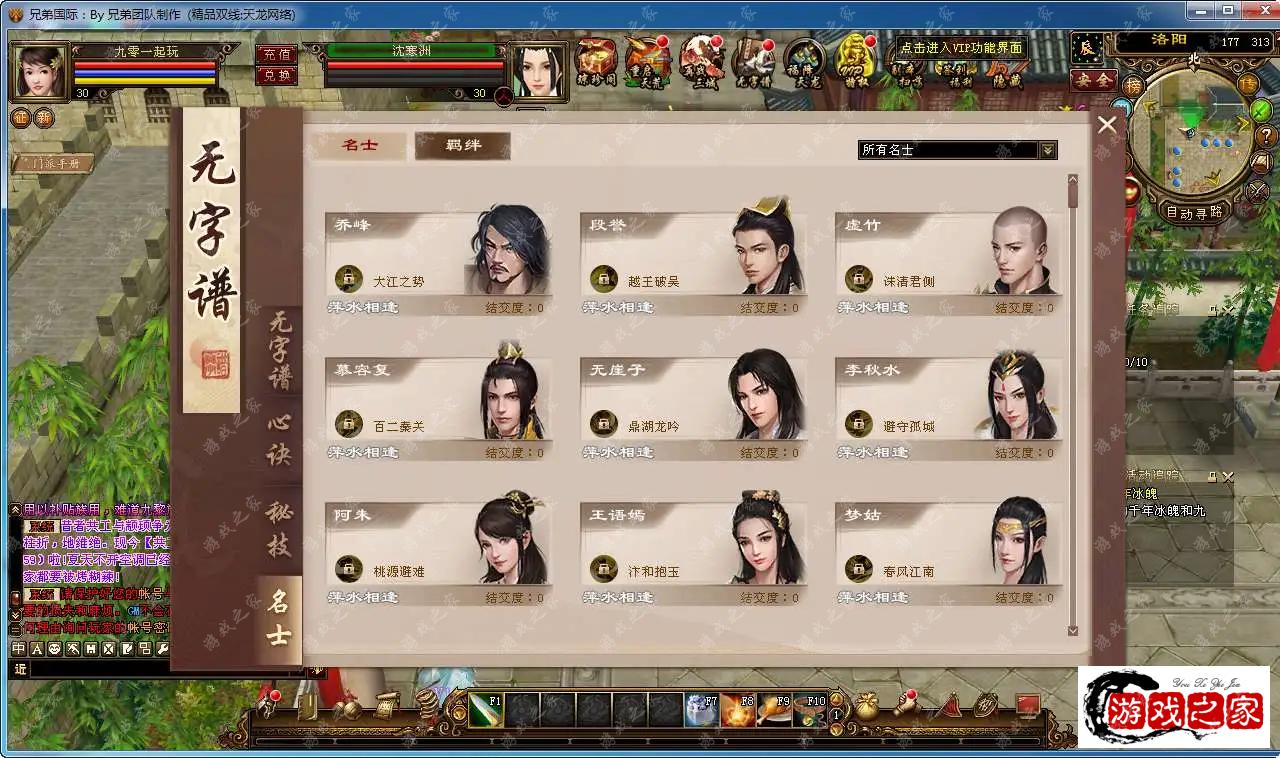This screenshot has width=1280, height=758.
Task: Close the game window via title bar
Action: tap(1255, 13)
